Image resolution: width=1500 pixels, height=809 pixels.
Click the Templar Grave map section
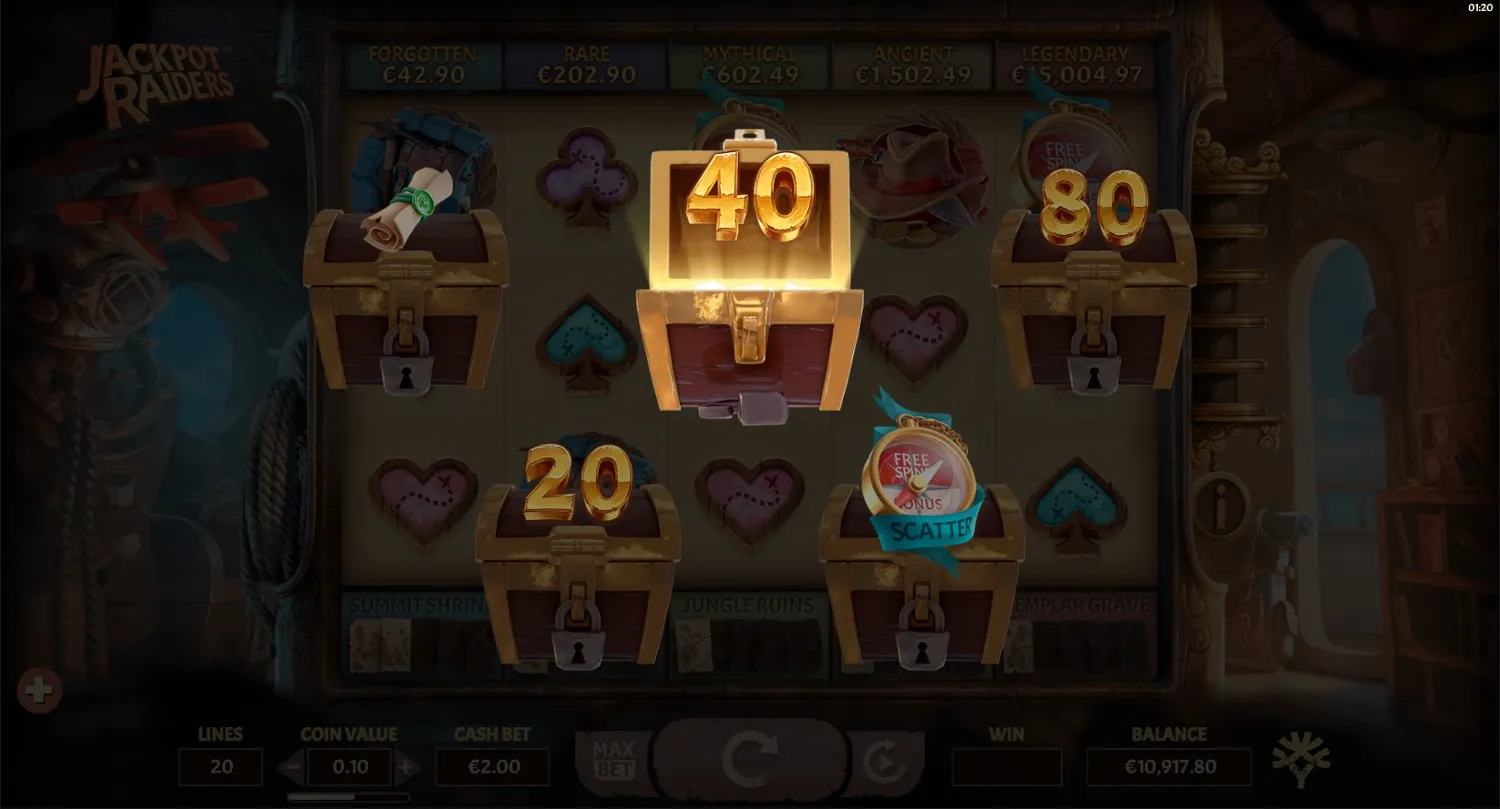tap(1082, 606)
